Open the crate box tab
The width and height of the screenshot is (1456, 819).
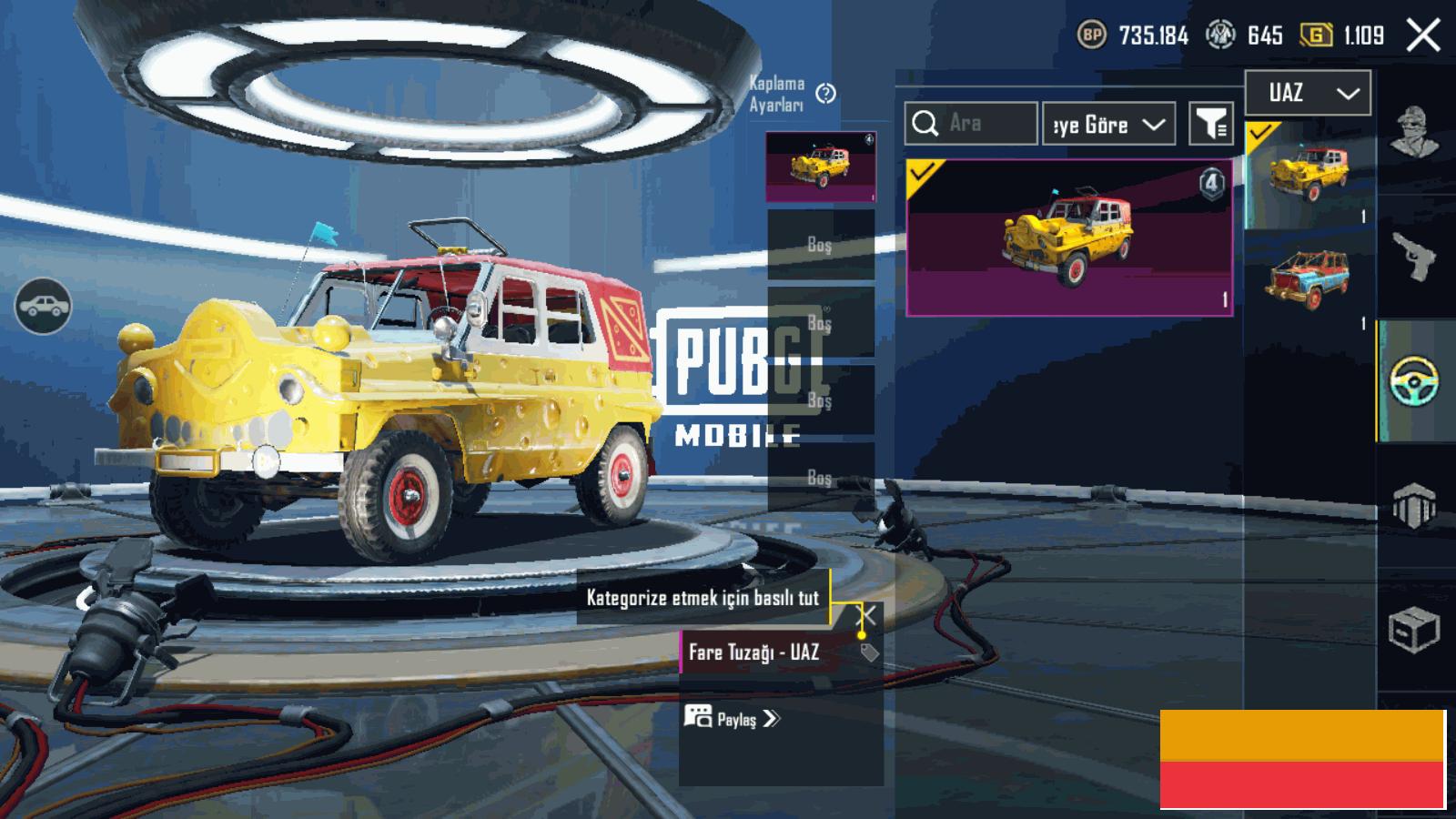click(x=1413, y=629)
